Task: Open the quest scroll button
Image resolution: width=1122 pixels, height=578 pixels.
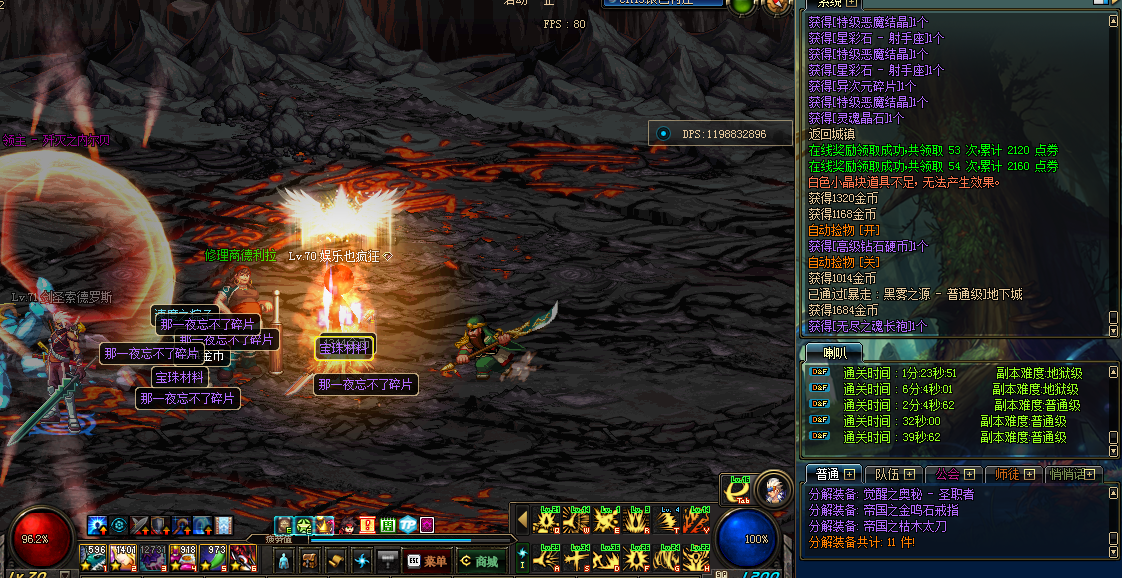Action: coord(336,561)
